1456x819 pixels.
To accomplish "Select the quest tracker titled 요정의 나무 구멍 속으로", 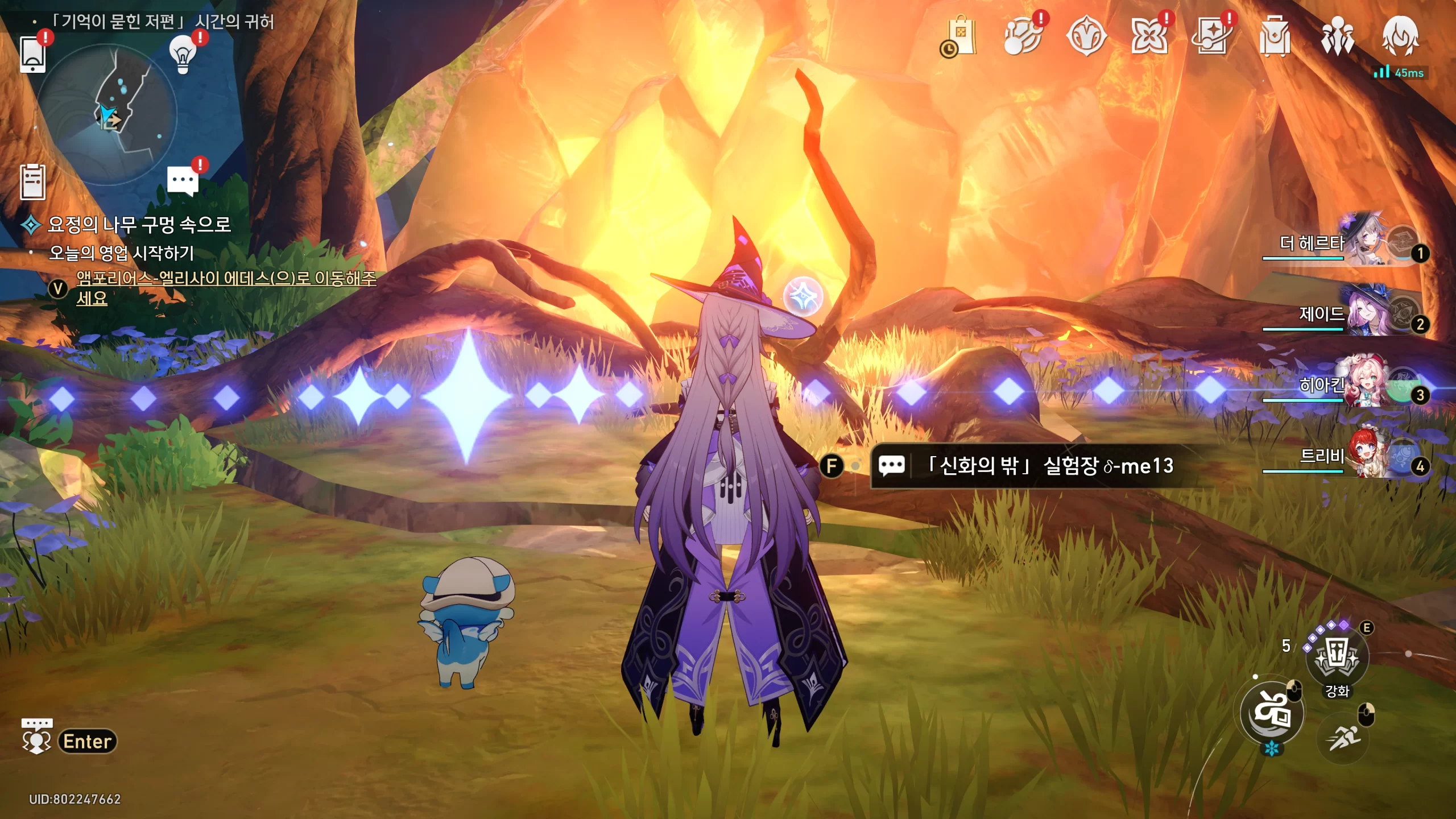I will [139, 225].
